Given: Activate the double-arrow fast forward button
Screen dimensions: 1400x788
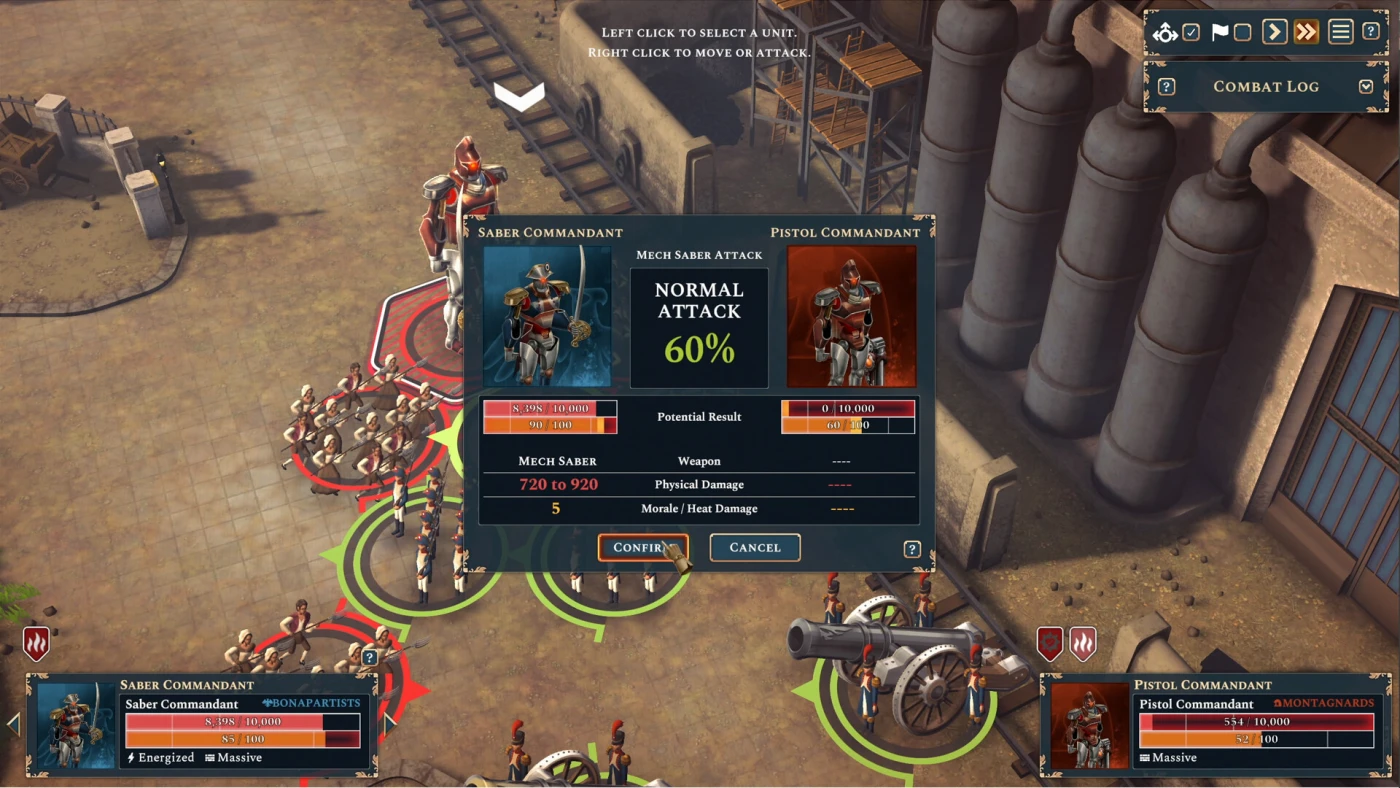Looking at the screenshot, I should (x=1306, y=32).
